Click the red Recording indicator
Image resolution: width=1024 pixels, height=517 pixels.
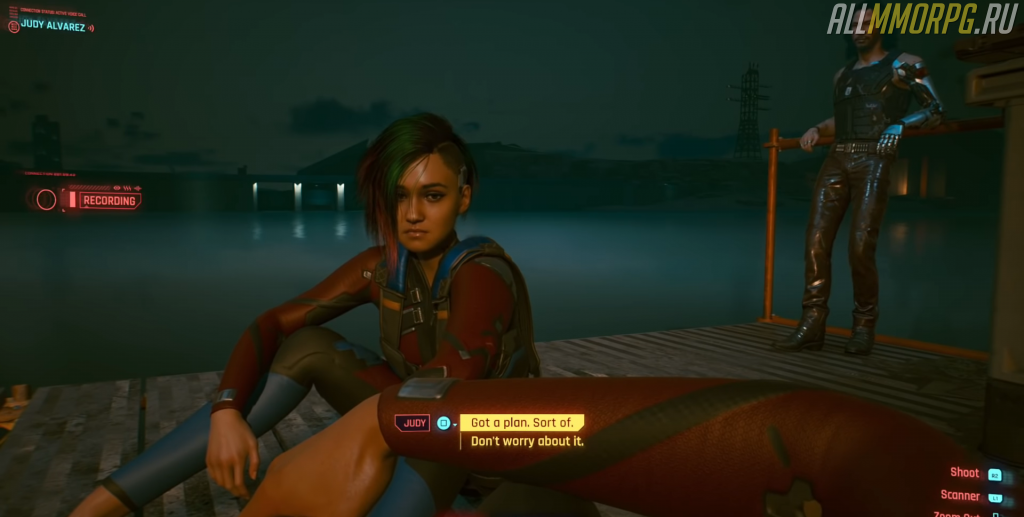pyautogui.click(x=106, y=200)
